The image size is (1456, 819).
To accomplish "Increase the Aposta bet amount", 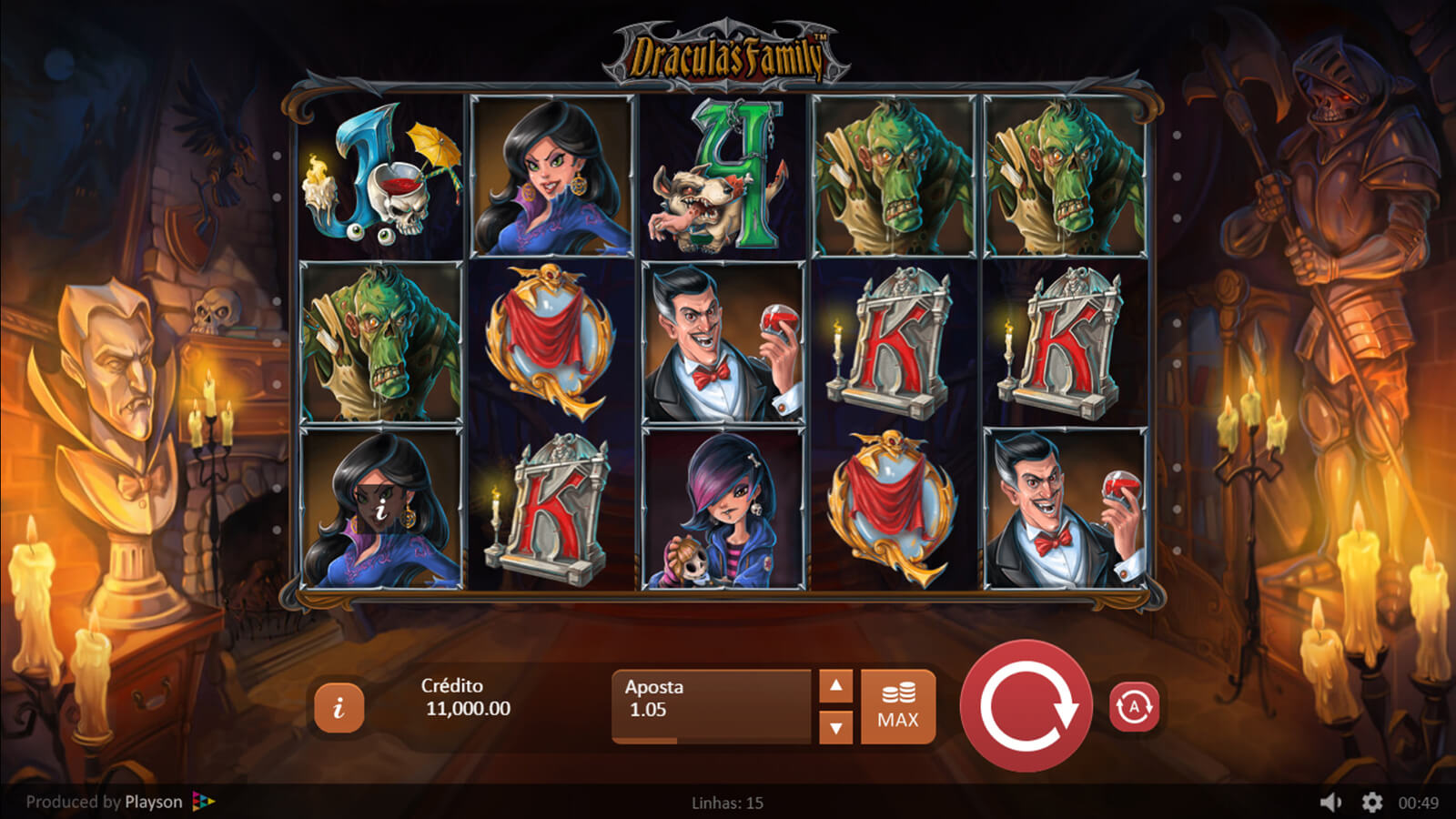I will point(835,686).
